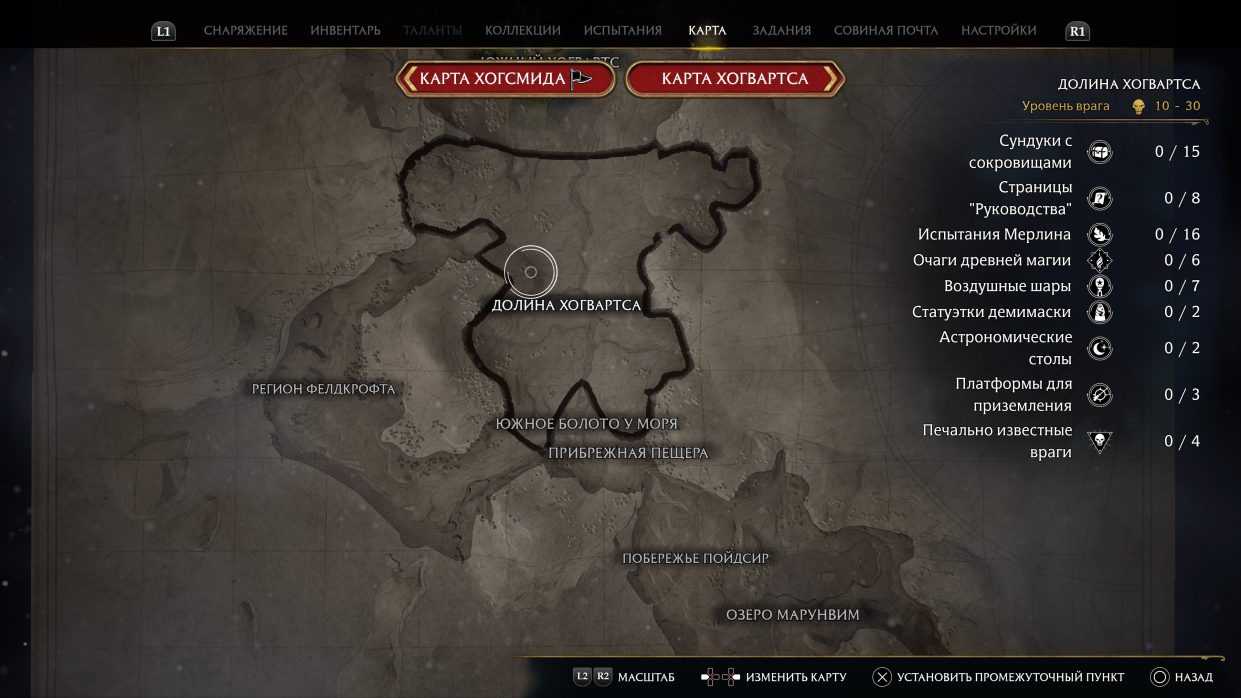Open the Коллекции tab
Viewport: 1241px width, 698px height.
(x=522, y=31)
